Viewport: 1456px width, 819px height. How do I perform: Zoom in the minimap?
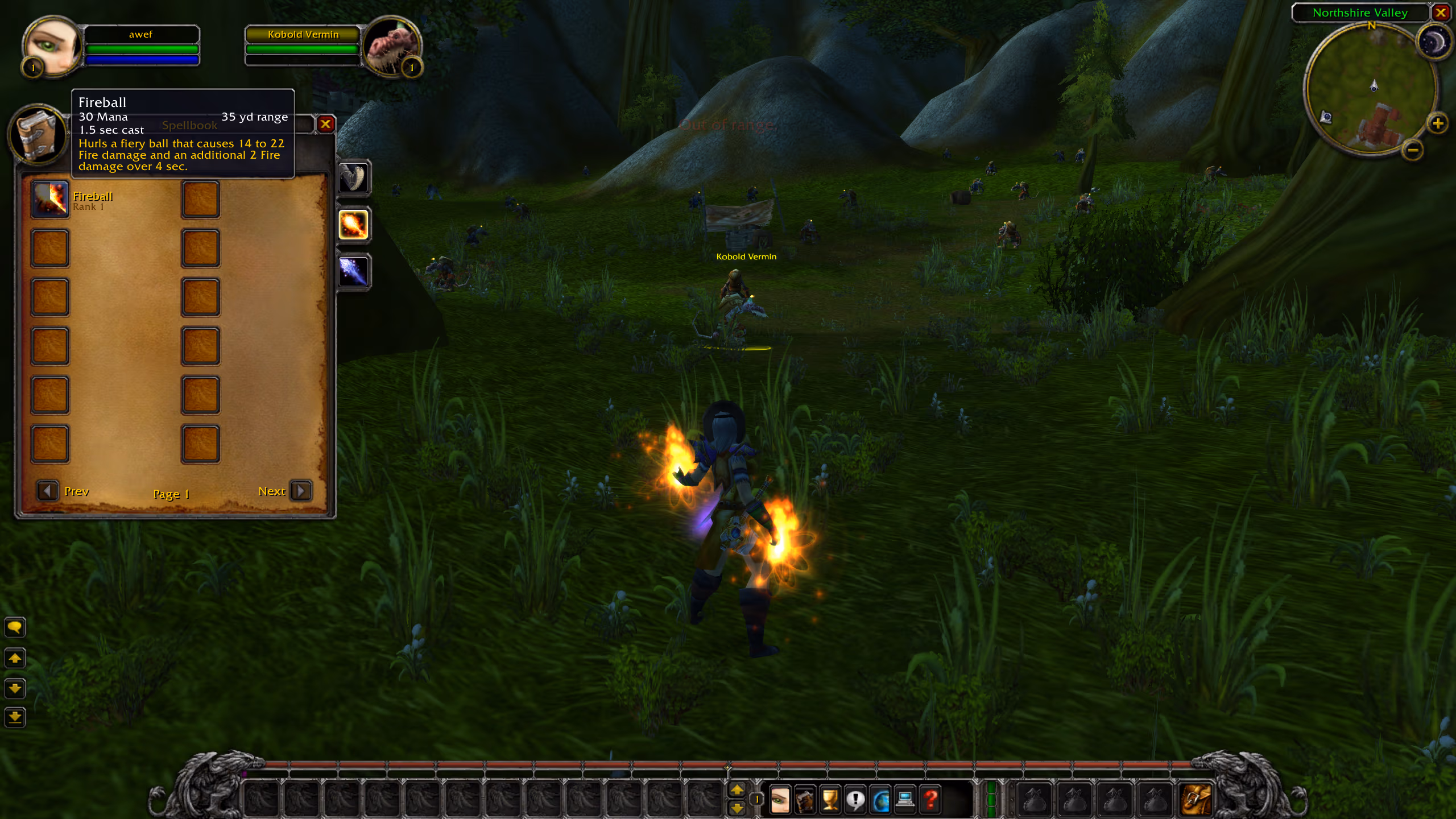(x=1437, y=123)
